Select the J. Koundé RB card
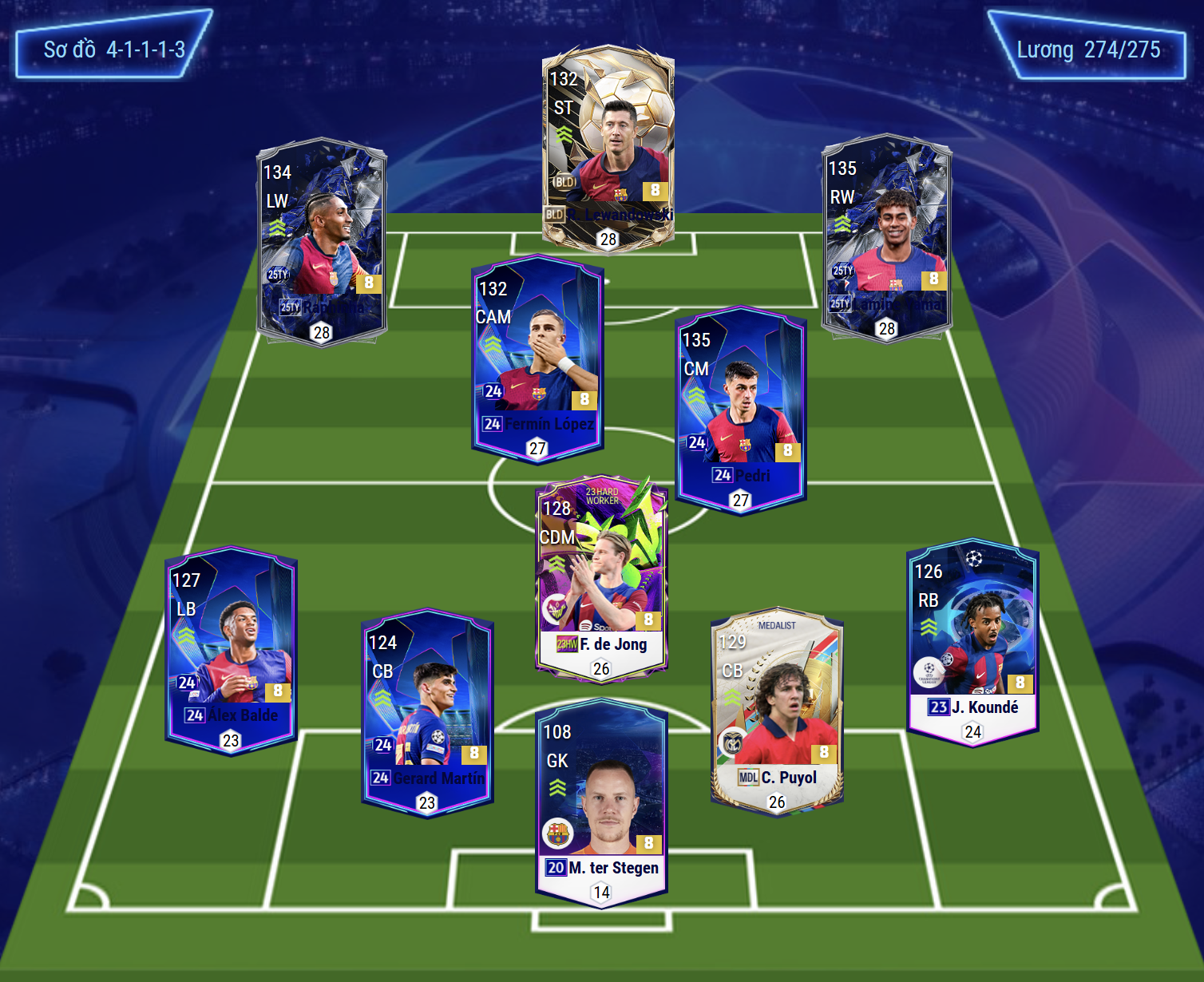The height and width of the screenshot is (982, 1204). (x=972, y=643)
